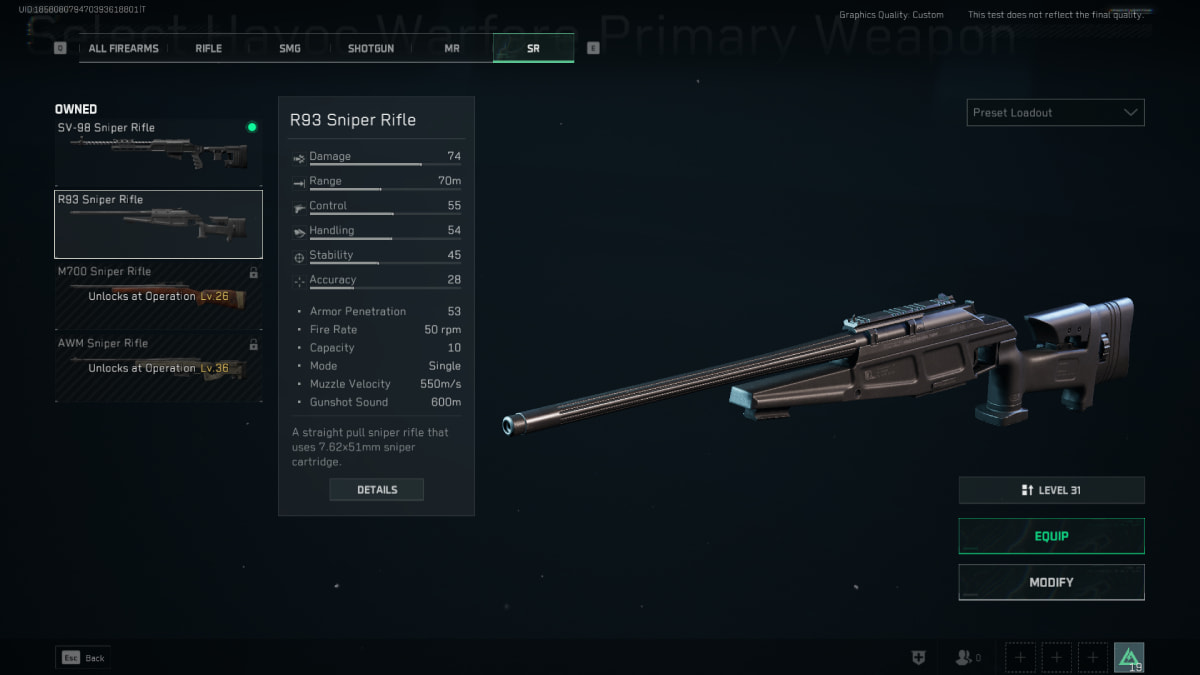
Task: Click the squad members icon
Action: [x=966, y=658]
